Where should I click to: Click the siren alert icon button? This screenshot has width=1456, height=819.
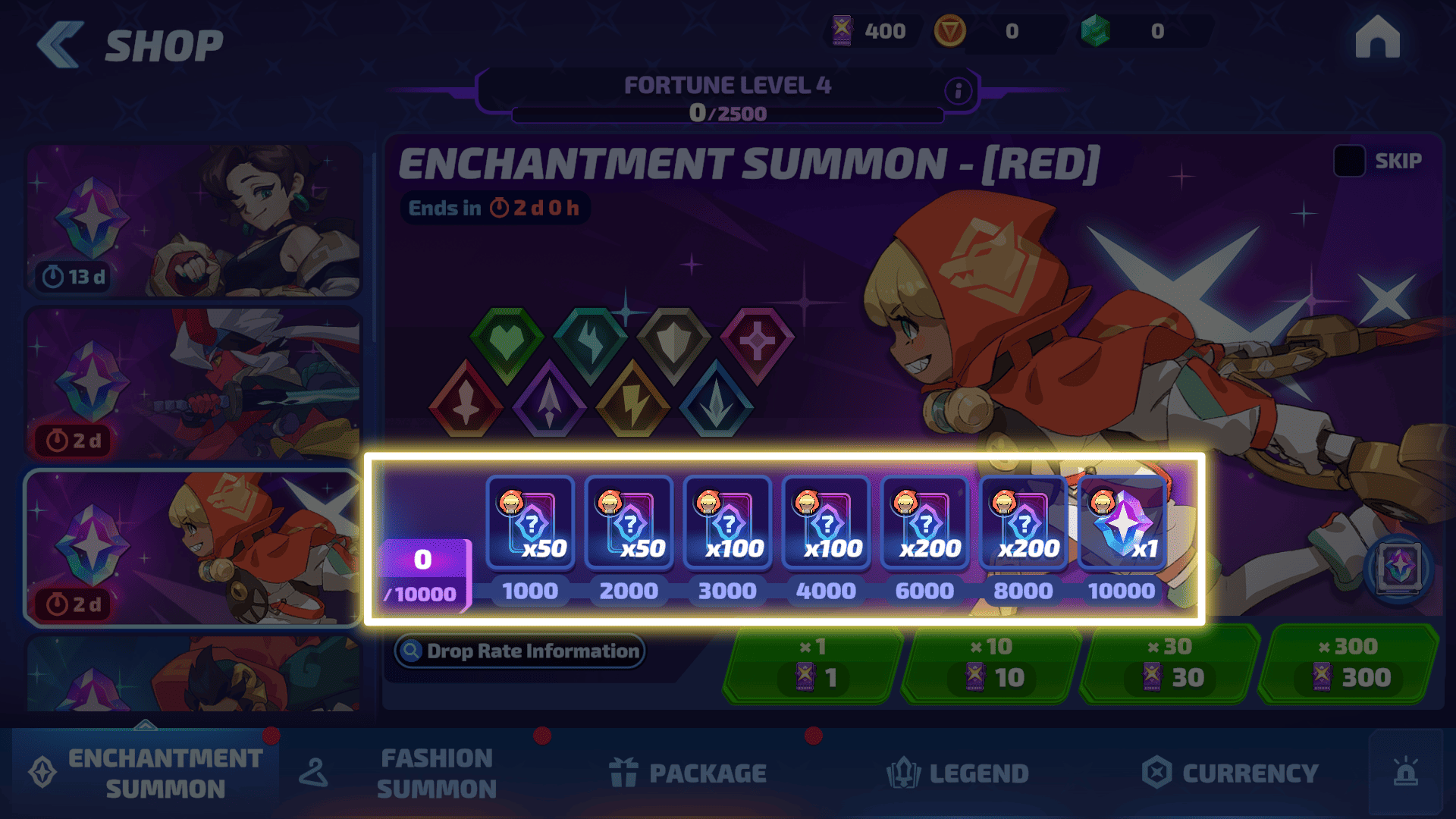tap(1405, 772)
